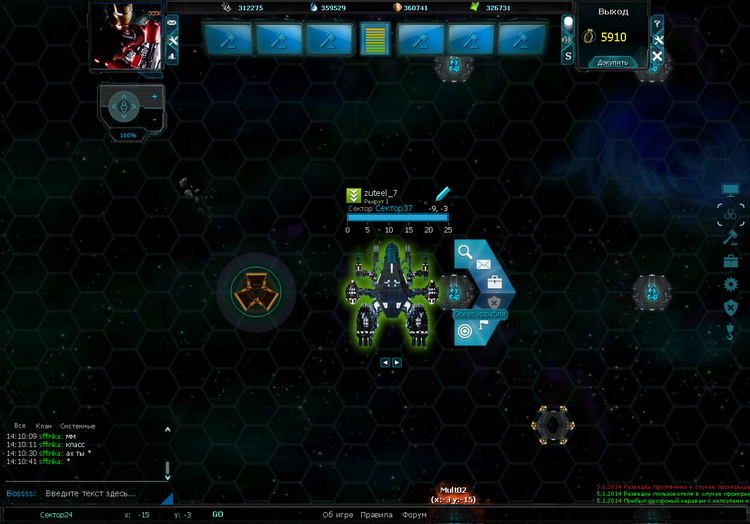Image resolution: width=750 pixels, height=524 pixels.
Task: Open the Об игре link
Action: point(337,515)
